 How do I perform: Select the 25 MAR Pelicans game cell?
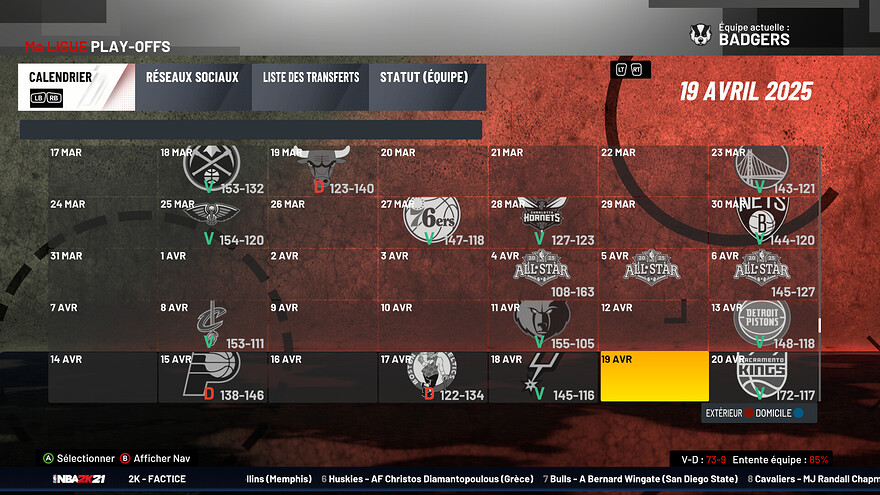click(x=213, y=222)
